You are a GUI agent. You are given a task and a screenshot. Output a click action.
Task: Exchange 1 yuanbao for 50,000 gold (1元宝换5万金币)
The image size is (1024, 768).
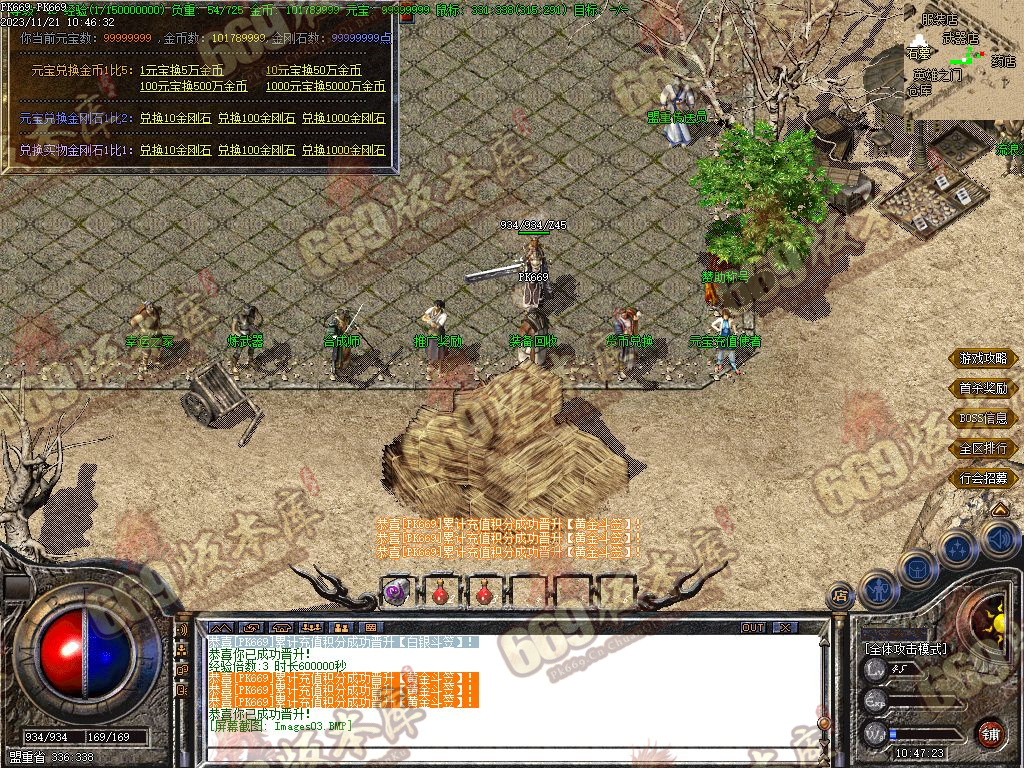[x=181, y=71]
